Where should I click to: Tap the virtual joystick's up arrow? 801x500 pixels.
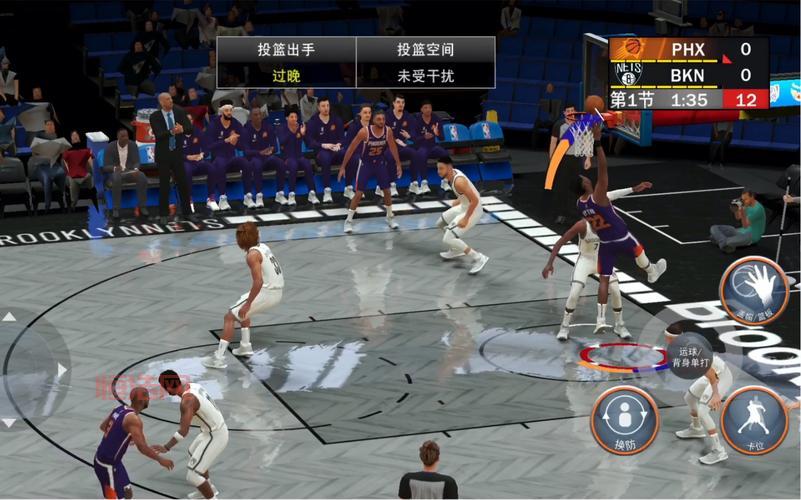click(x=9, y=317)
